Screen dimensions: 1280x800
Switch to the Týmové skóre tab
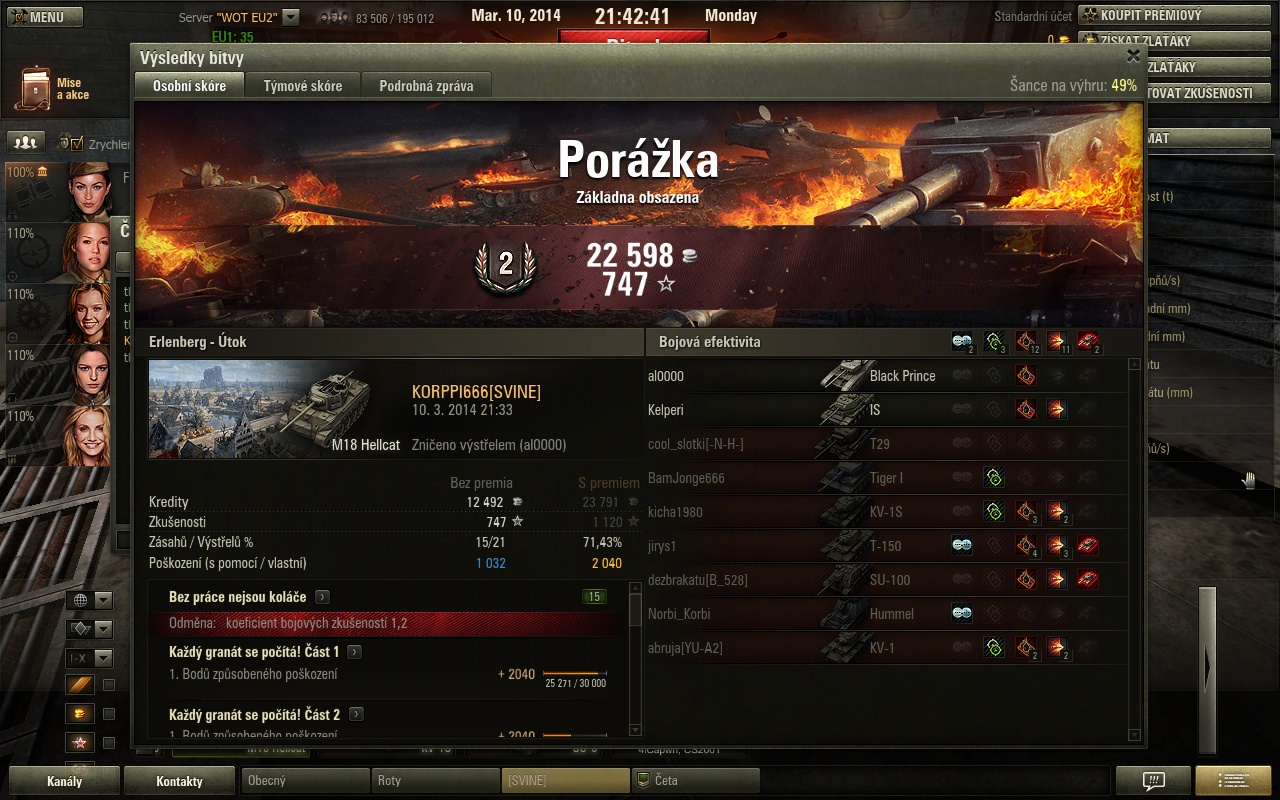pyautogui.click(x=303, y=86)
